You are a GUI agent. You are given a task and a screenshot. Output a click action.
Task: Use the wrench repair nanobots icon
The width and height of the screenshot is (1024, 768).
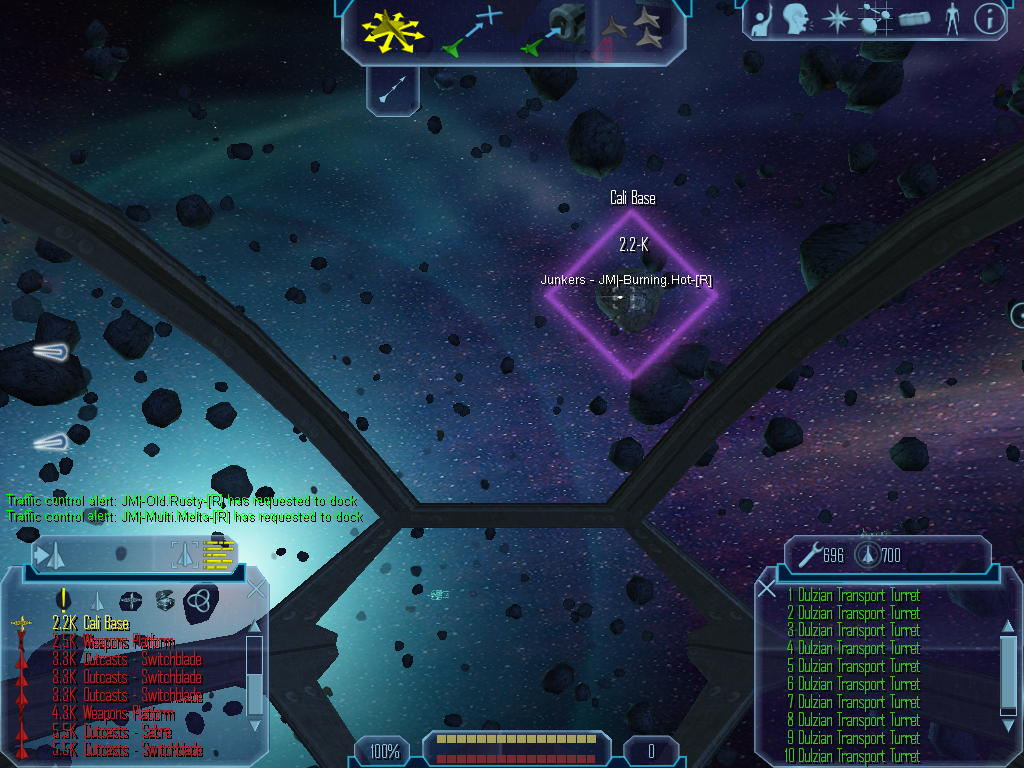tap(808, 553)
